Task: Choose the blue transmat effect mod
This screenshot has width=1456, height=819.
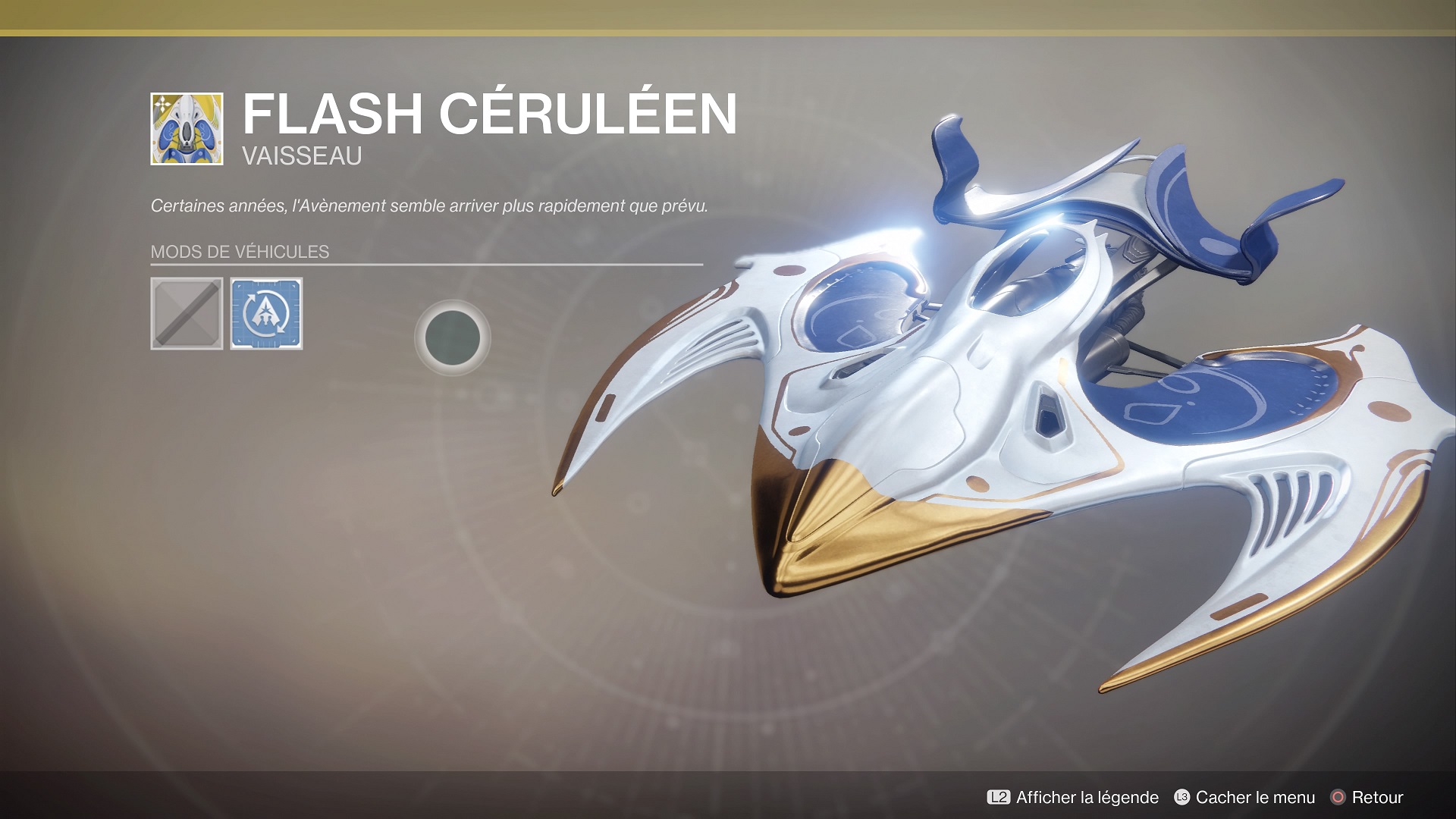Action: pos(266,313)
